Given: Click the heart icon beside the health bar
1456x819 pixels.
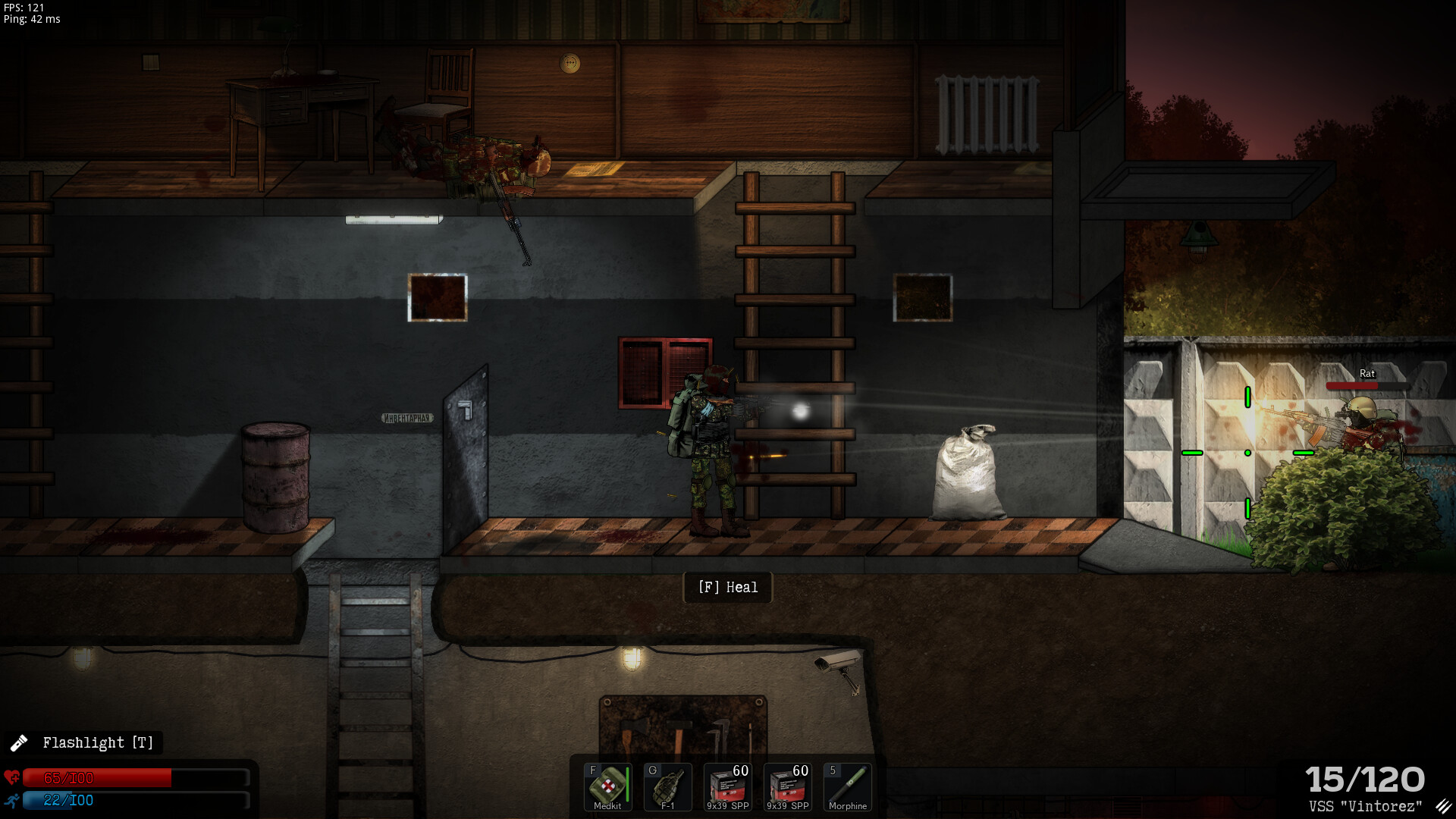Looking at the screenshot, I should (12, 777).
